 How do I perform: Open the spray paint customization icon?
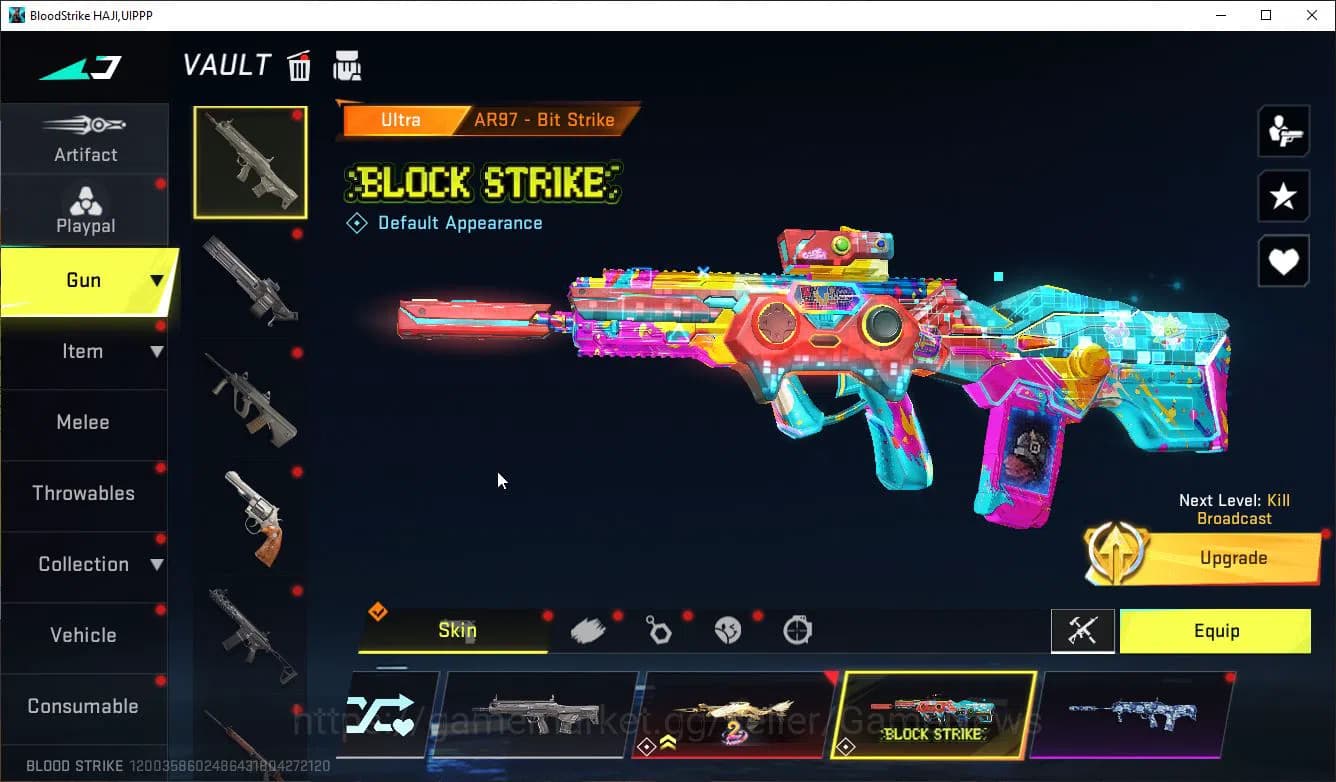[588, 629]
